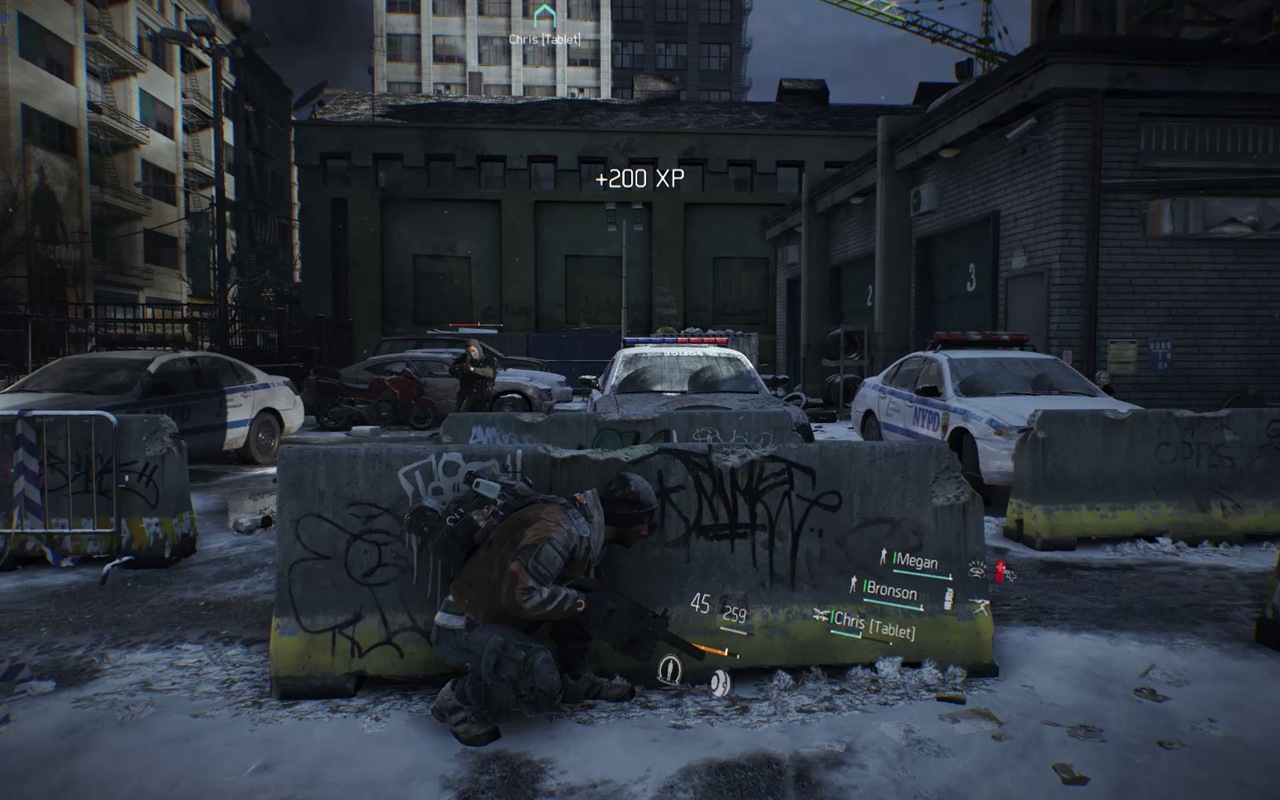Click the drone icon beside Chris [Tablet]
This screenshot has height=800, width=1280.
(x=821, y=616)
